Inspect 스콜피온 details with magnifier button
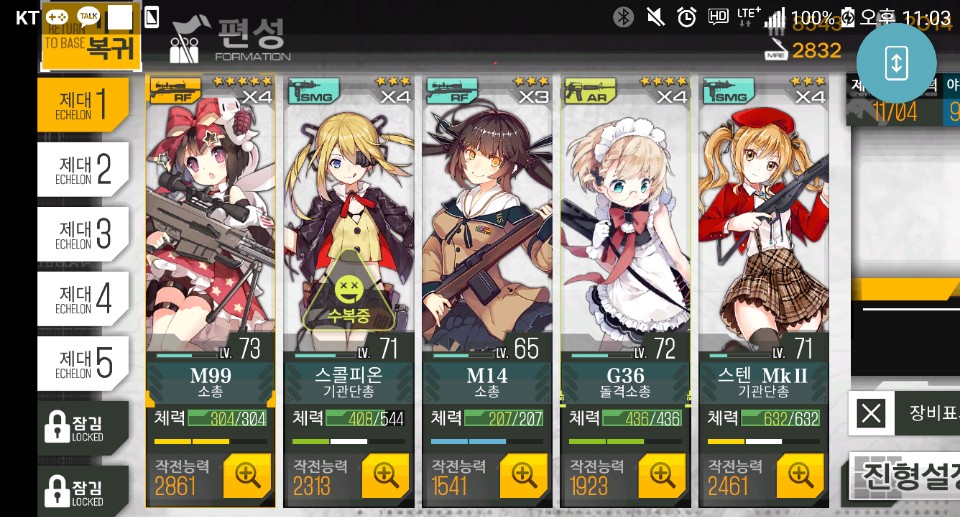This screenshot has width=960, height=517. click(384, 476)
